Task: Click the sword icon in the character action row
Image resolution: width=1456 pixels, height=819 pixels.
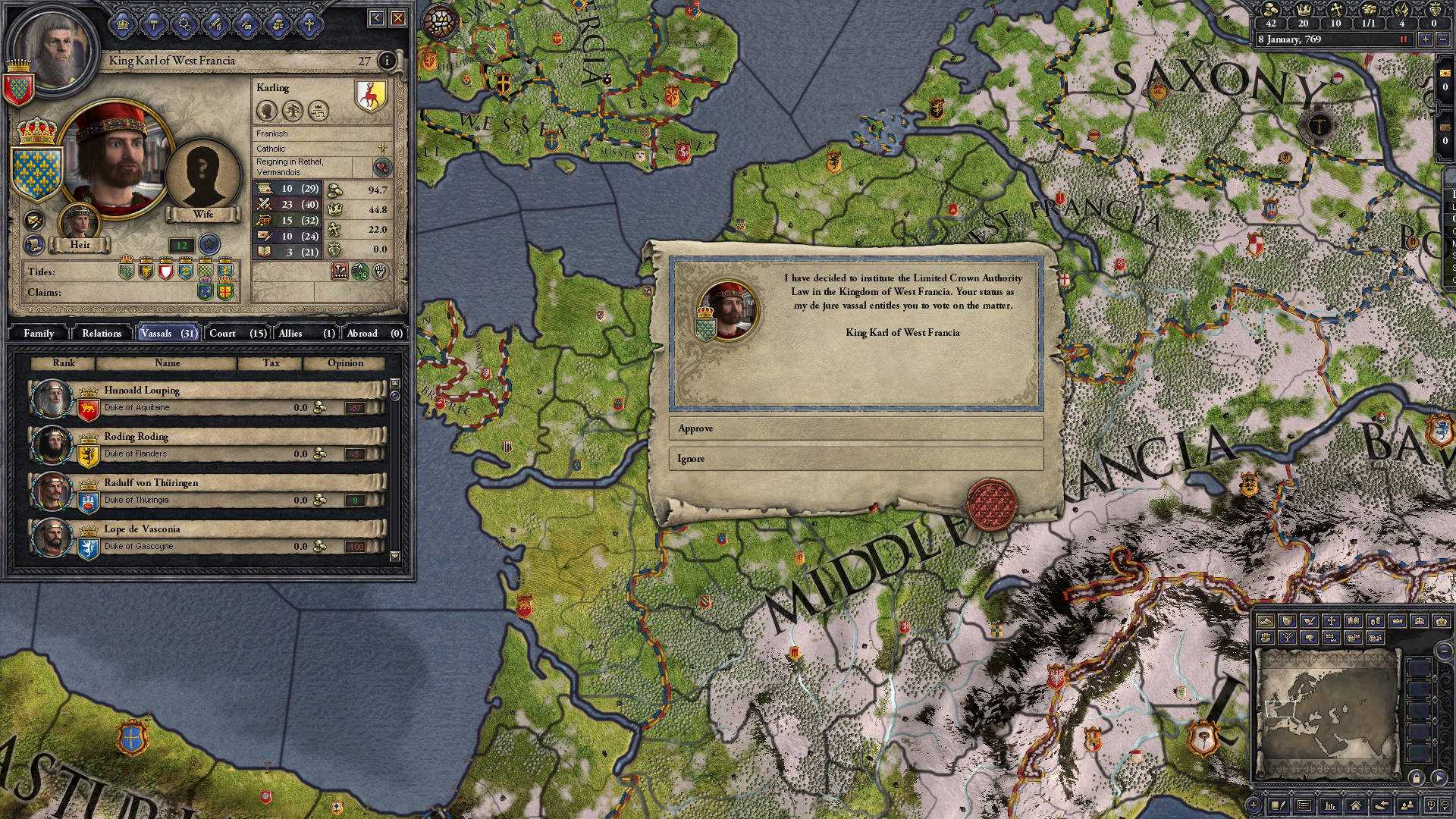Action: pos(215,25)
